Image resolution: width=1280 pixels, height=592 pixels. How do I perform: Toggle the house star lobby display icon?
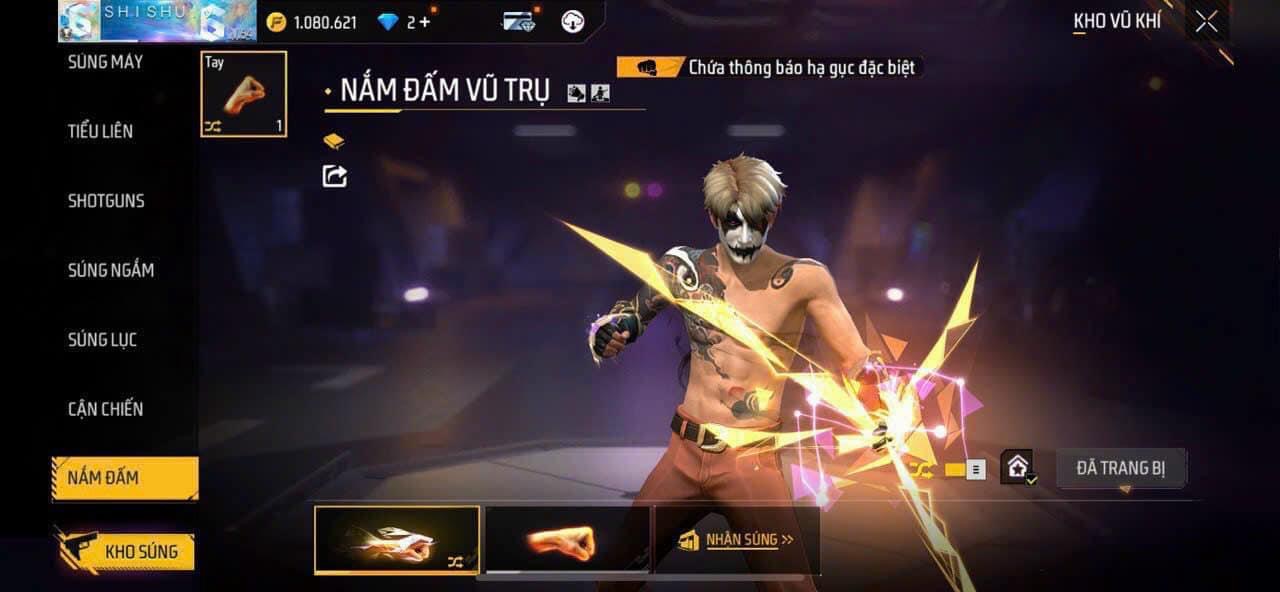tap(1018, 467)
